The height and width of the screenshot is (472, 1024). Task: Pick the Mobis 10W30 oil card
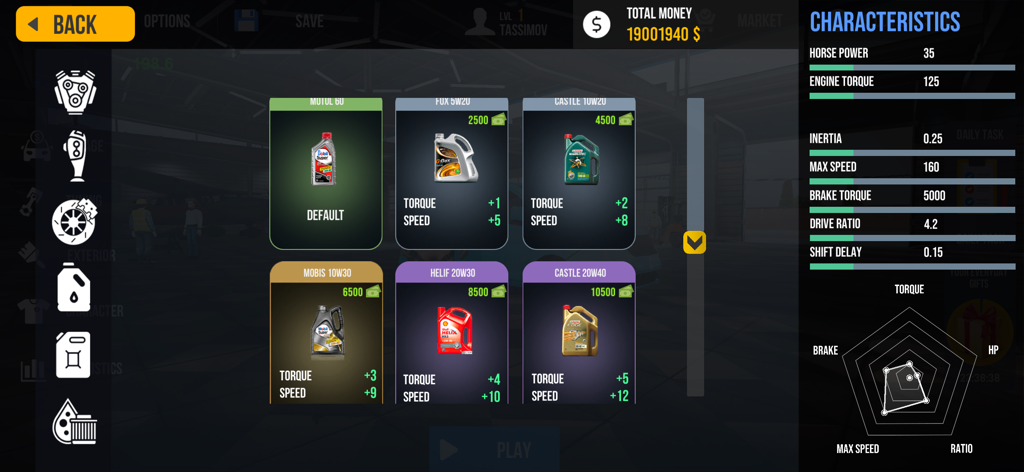pyautogui.click(x=326, y=334)
